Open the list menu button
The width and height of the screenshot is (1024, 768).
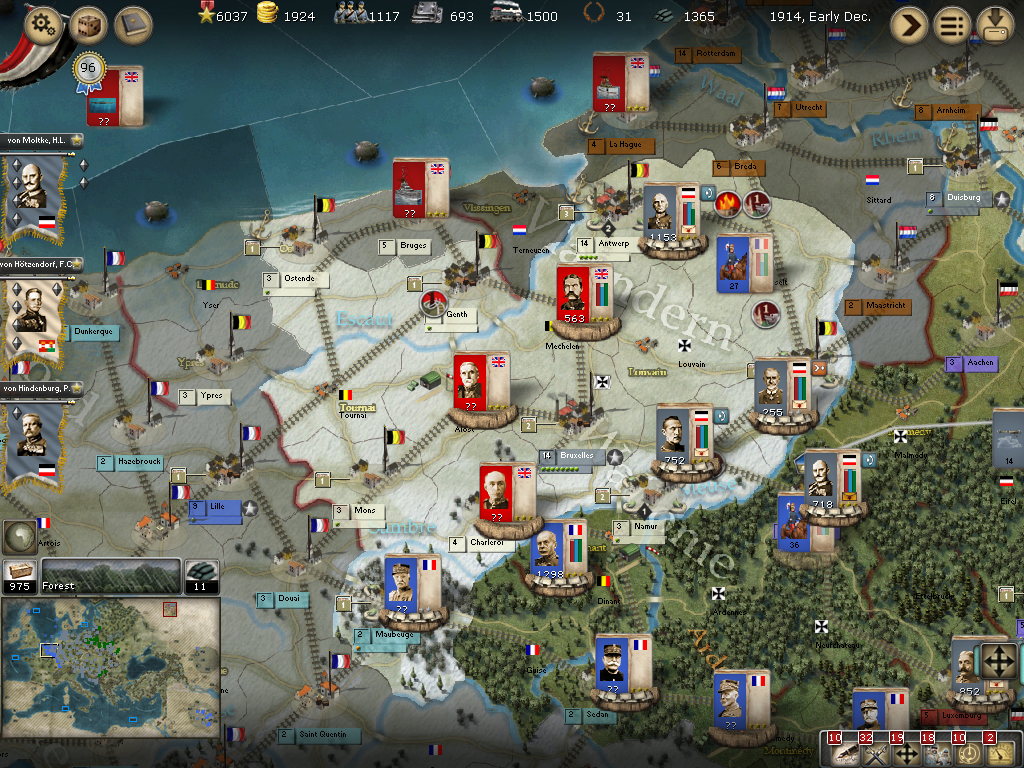tap(952, 25)
